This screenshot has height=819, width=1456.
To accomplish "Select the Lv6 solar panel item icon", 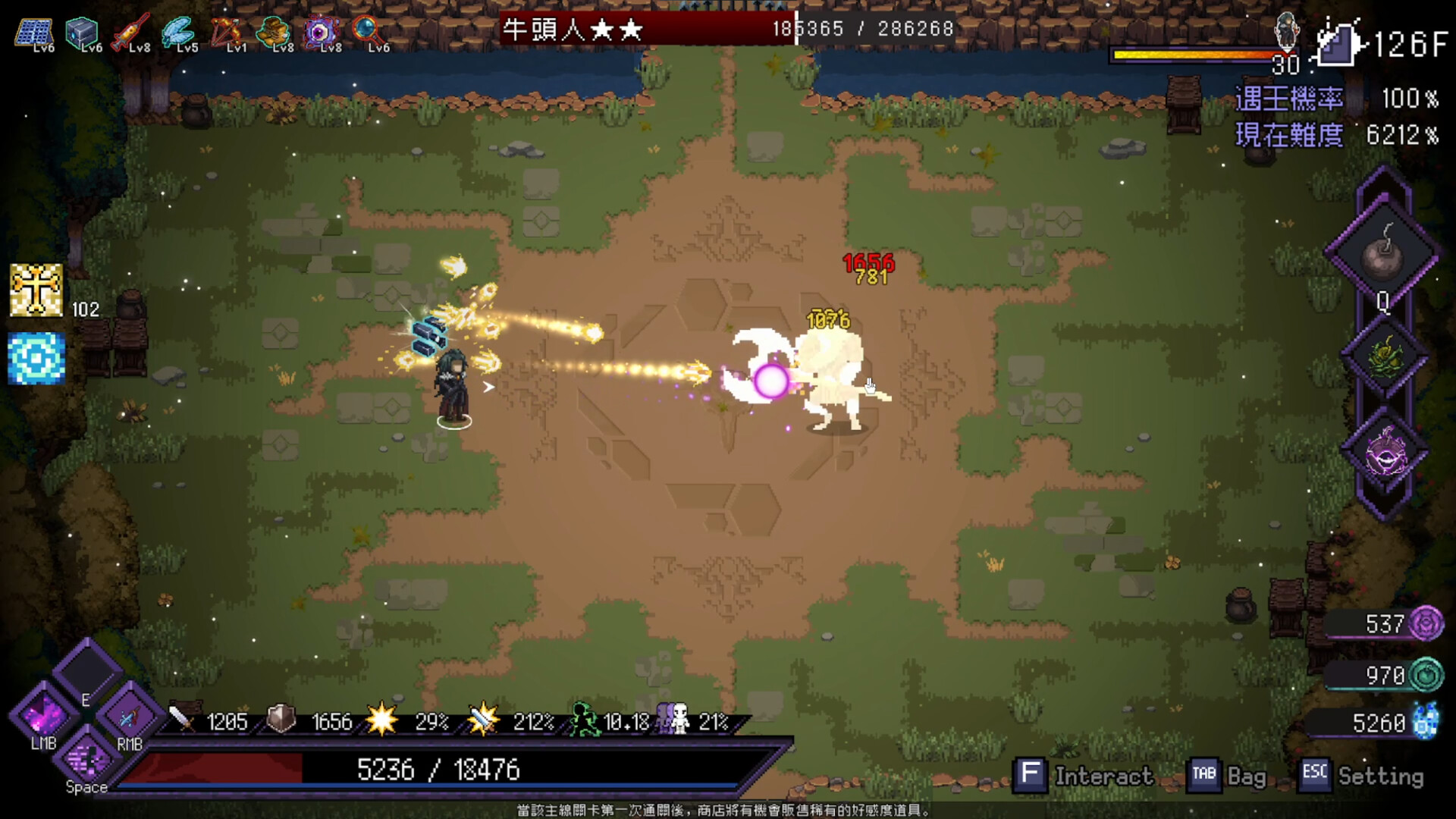I will [32, 32].
